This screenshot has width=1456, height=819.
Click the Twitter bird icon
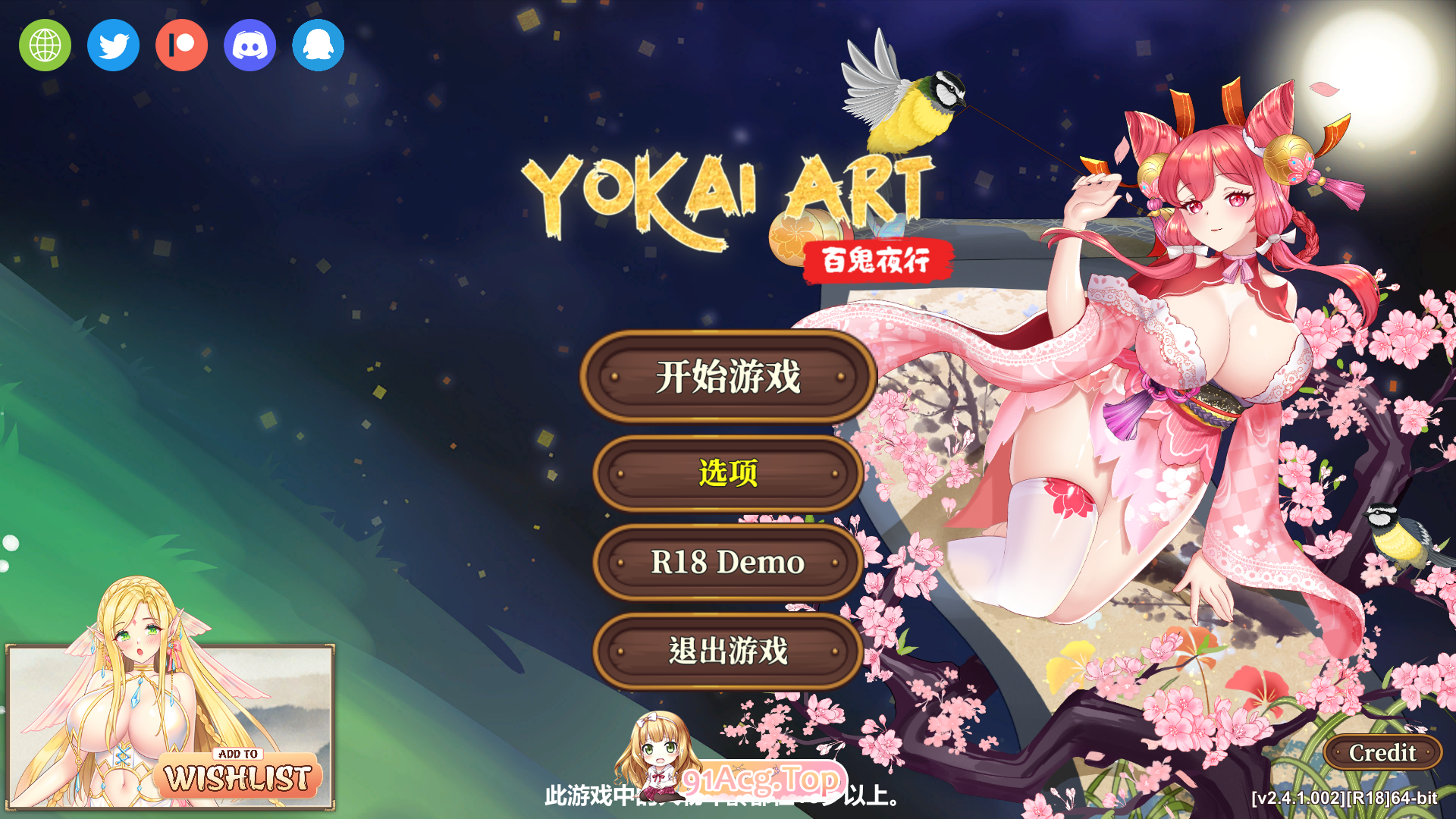click(112, 45)
